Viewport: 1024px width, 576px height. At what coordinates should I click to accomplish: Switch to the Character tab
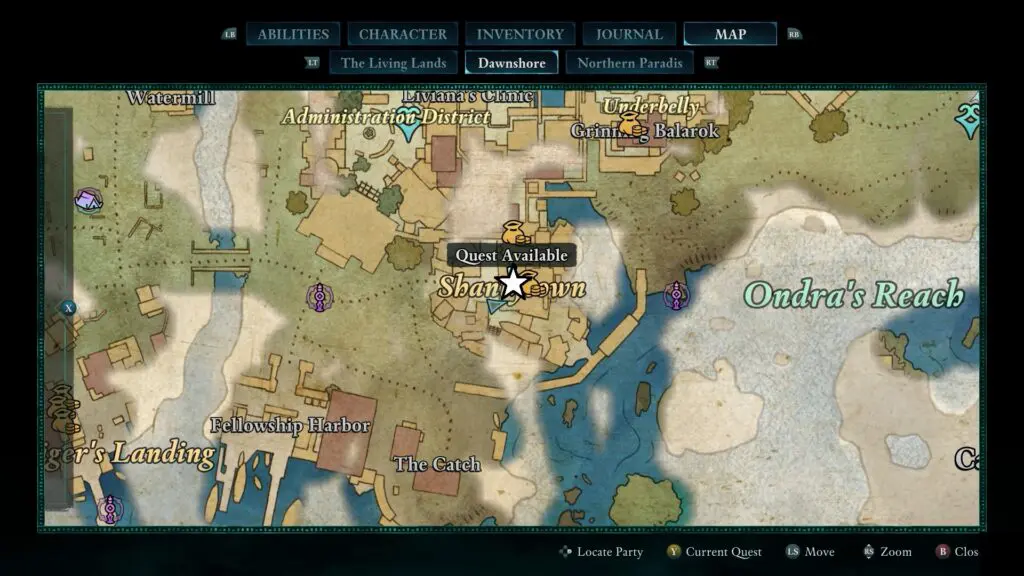[x=403, y=34]
